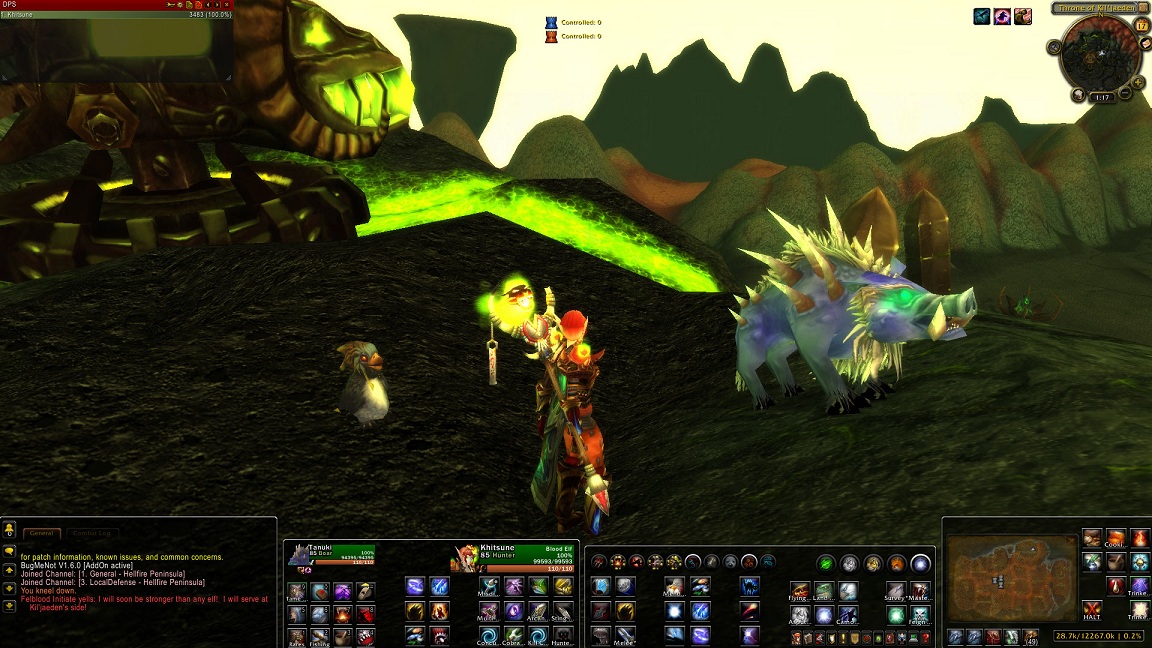Open the calendar showing day 17
Viewport: 1152px width, 648px height.
[x=1141, y=26]
